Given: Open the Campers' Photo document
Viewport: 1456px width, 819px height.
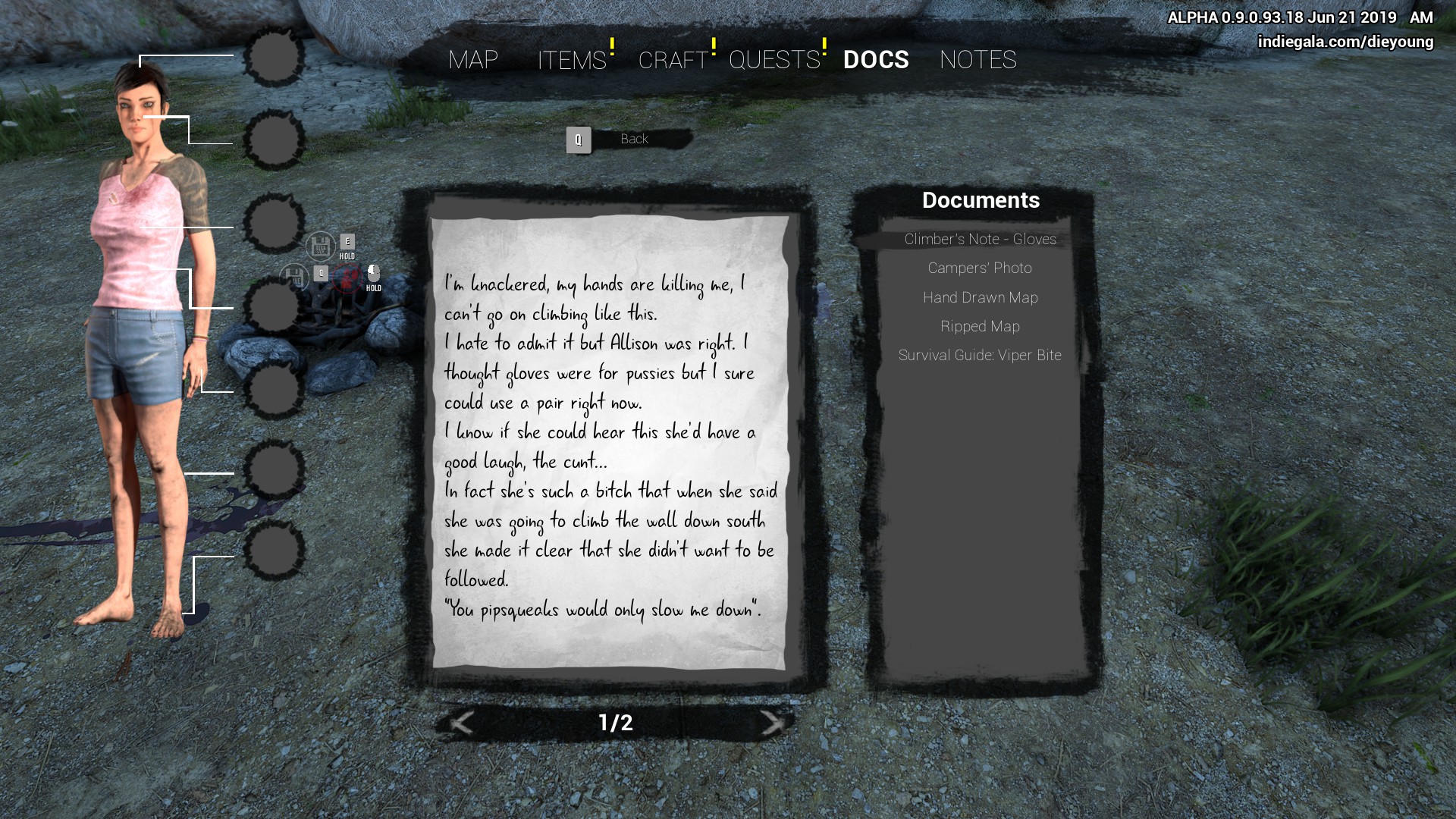Looking at the screenshot, I should 980,268.
